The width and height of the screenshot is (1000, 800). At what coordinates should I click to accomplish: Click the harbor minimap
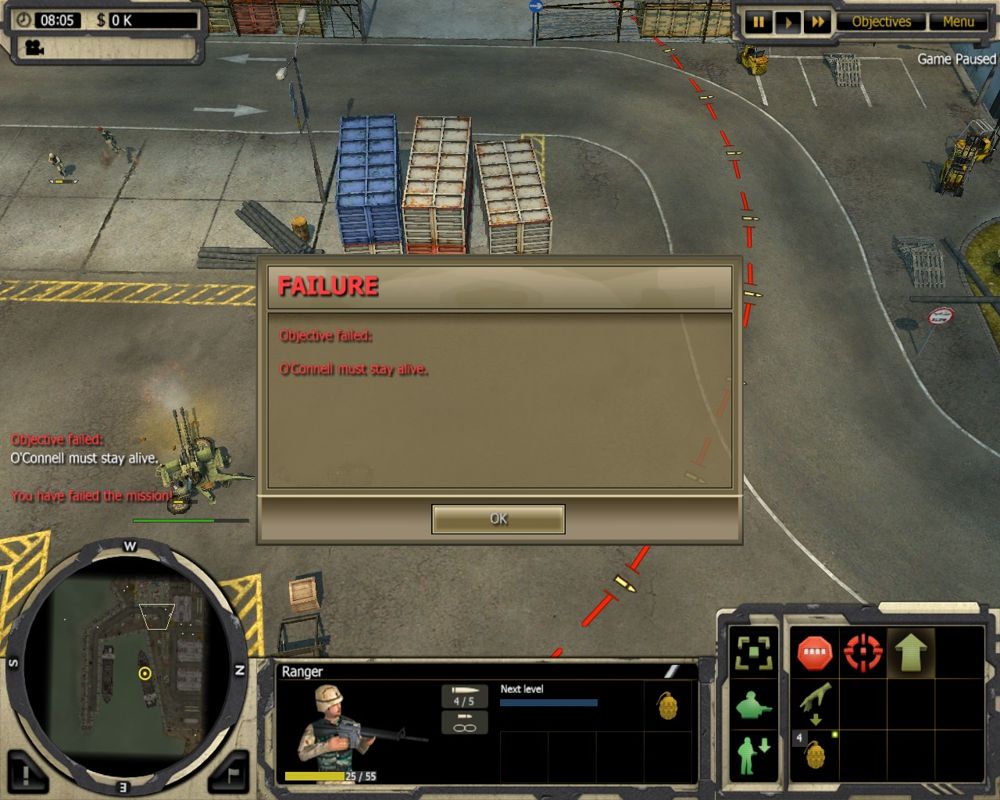pos(128,664)
